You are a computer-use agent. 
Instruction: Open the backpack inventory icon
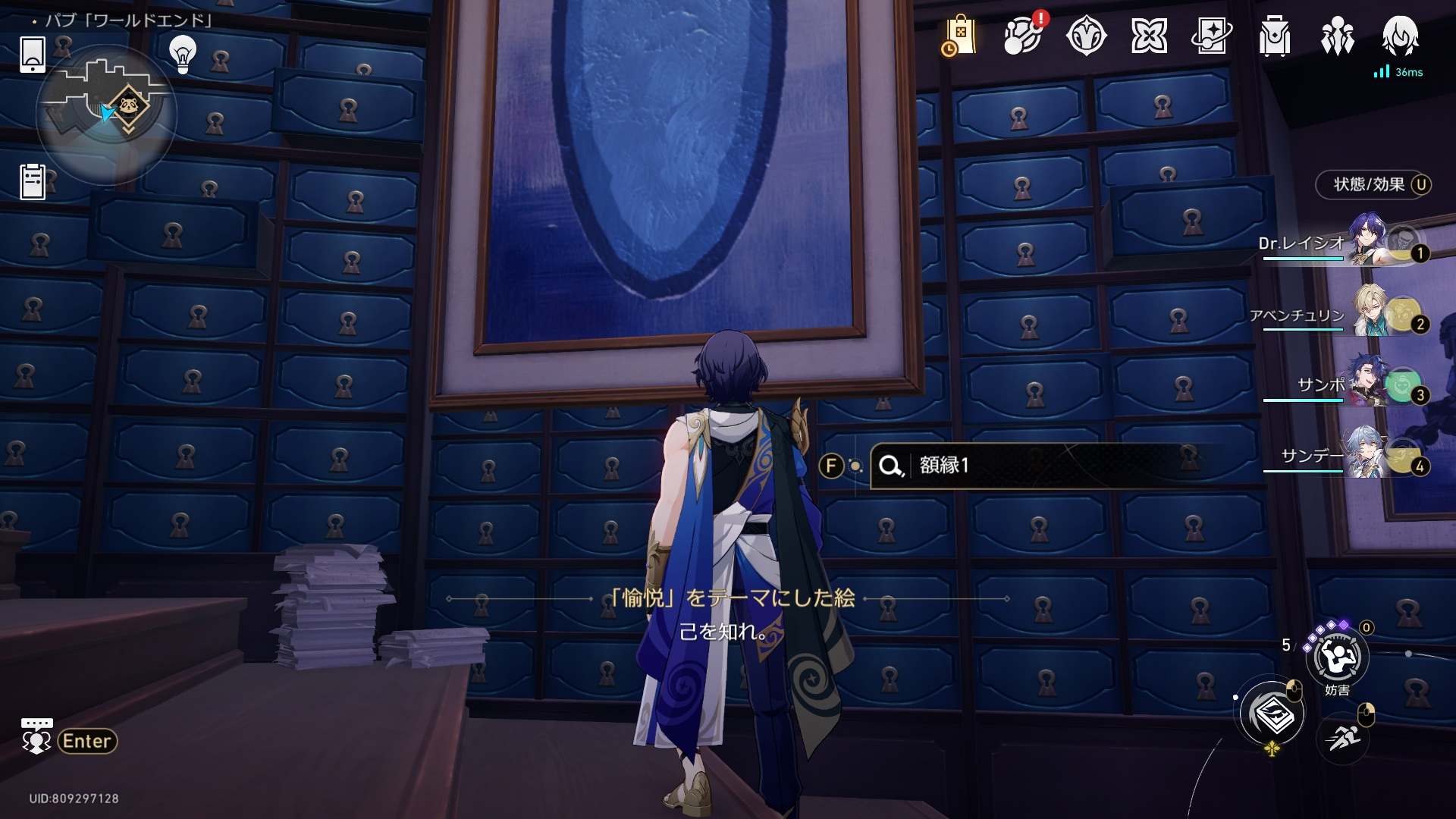(x=1274, y=36)
